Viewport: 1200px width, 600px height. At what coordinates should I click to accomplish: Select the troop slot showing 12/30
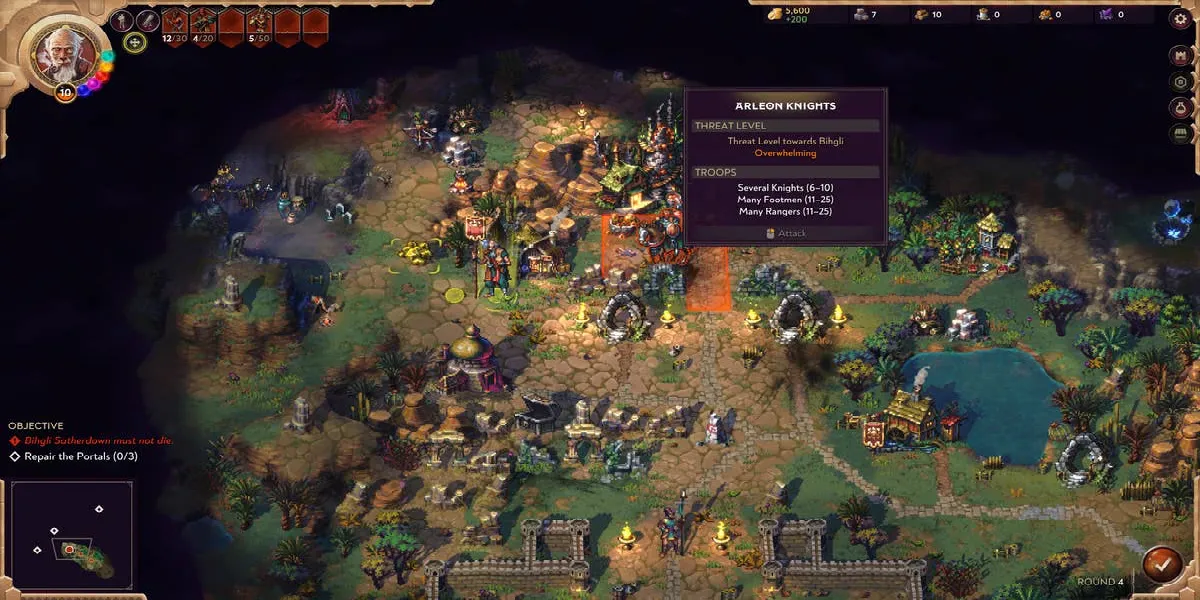click(x=176, y=21)
